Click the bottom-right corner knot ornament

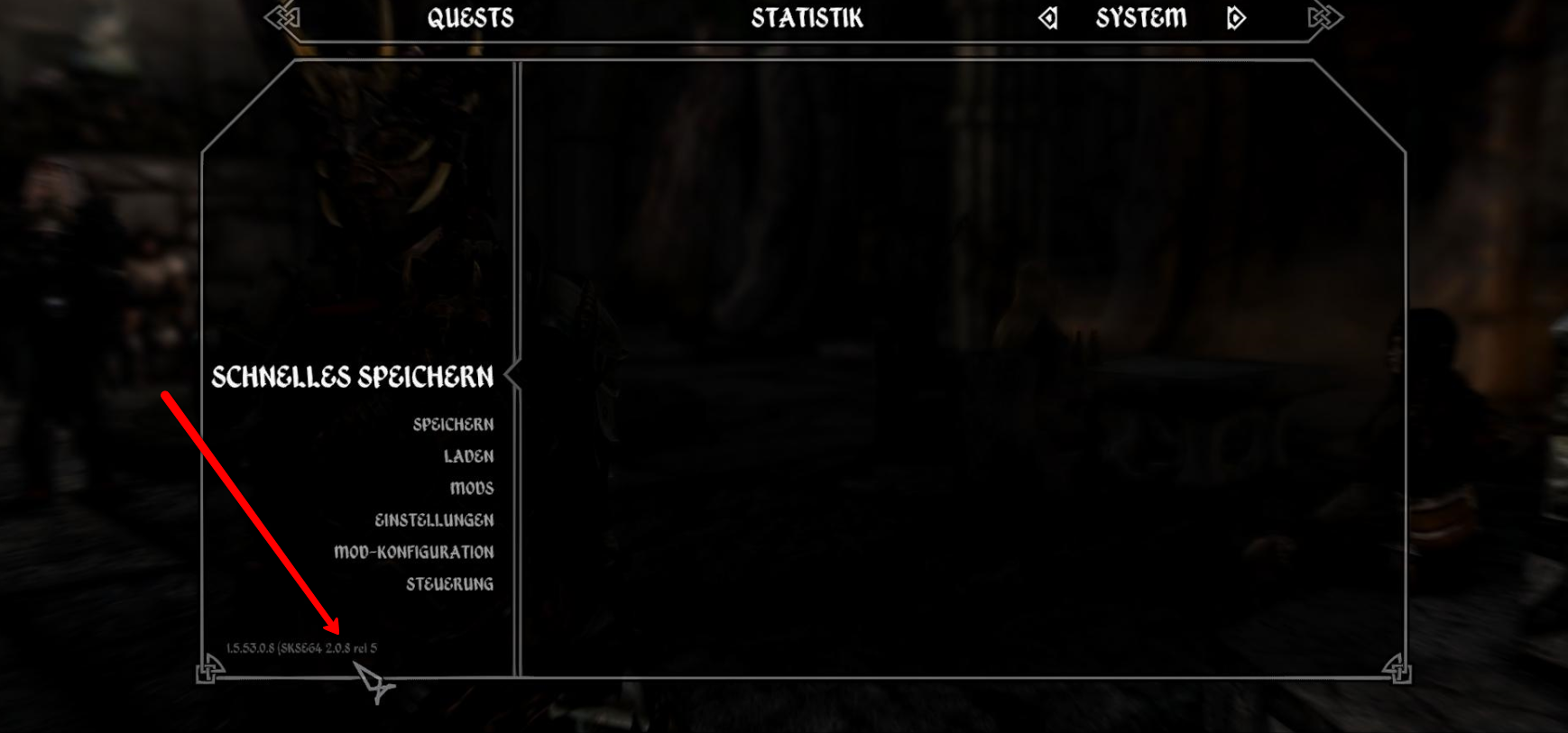pyautogui.click(x=1399, y=671)
